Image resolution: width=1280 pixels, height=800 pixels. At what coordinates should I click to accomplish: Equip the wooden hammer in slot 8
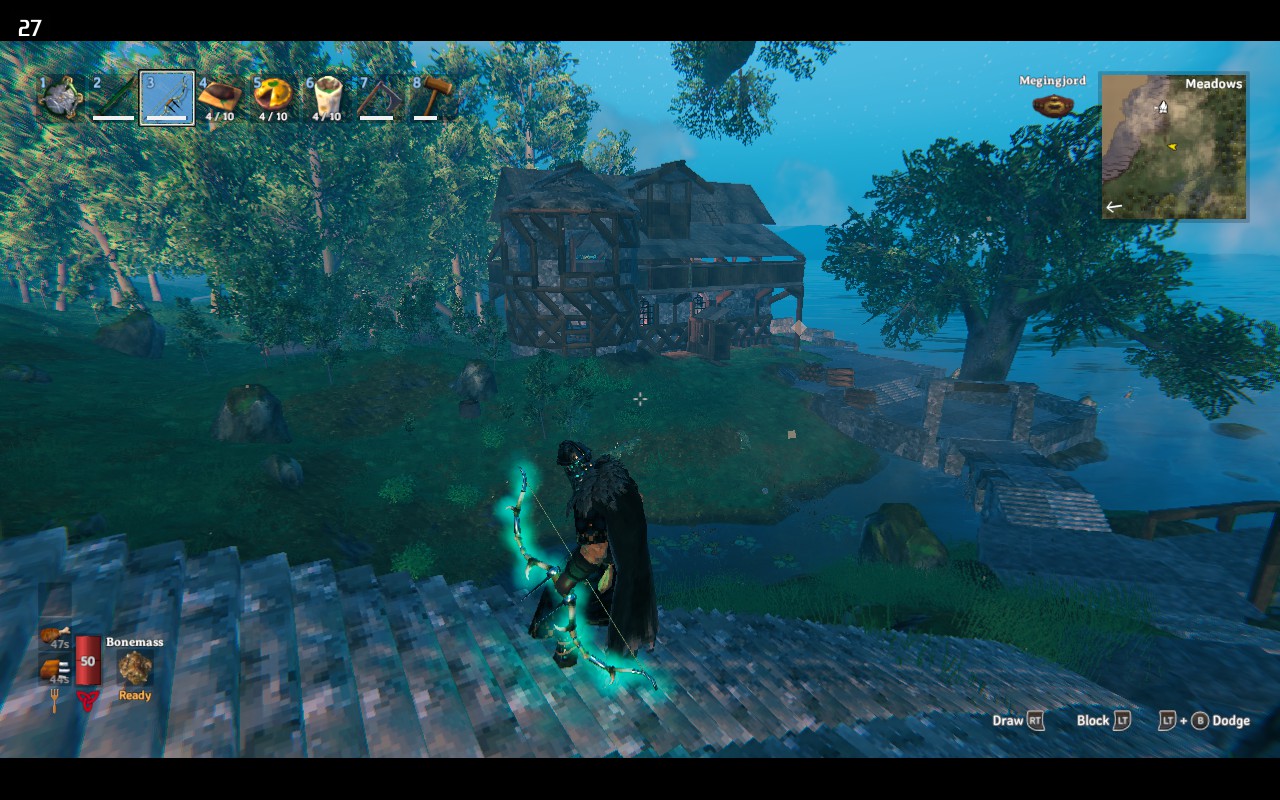click(433, 97)
